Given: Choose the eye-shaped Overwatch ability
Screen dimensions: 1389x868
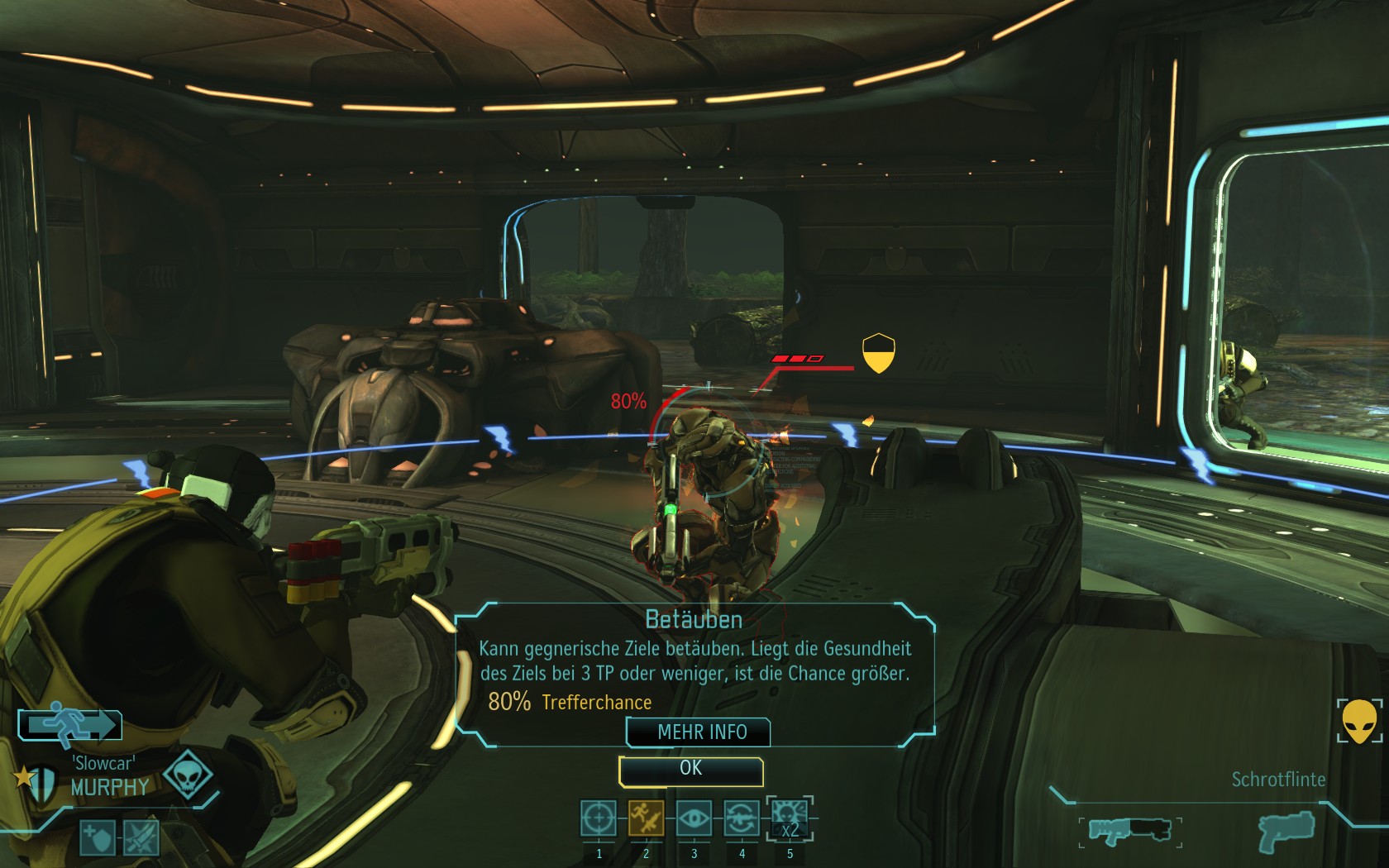Looking at the screenshot, I should point(694,819).
